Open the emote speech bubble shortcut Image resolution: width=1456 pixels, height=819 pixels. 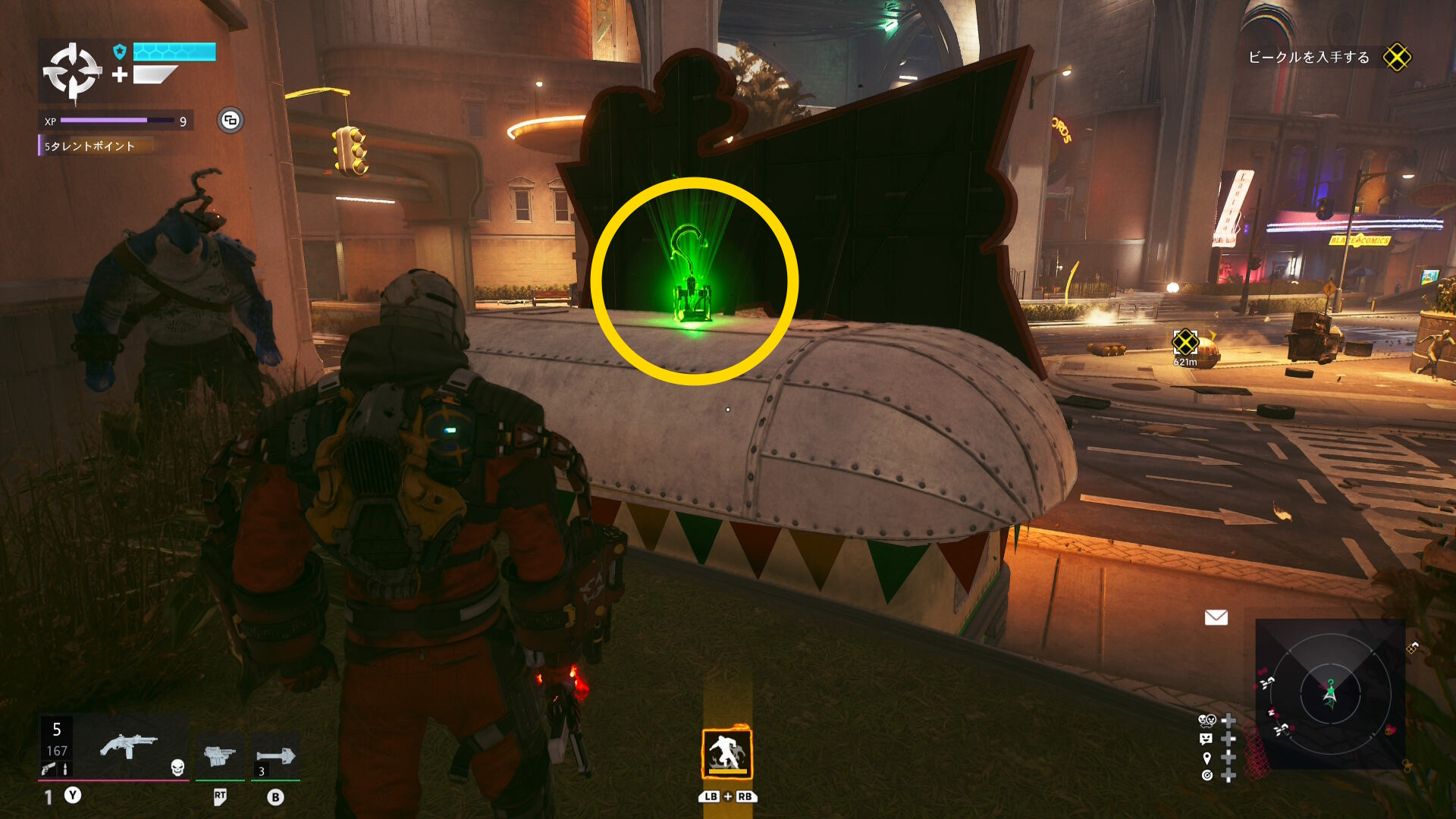[1207, 739]
